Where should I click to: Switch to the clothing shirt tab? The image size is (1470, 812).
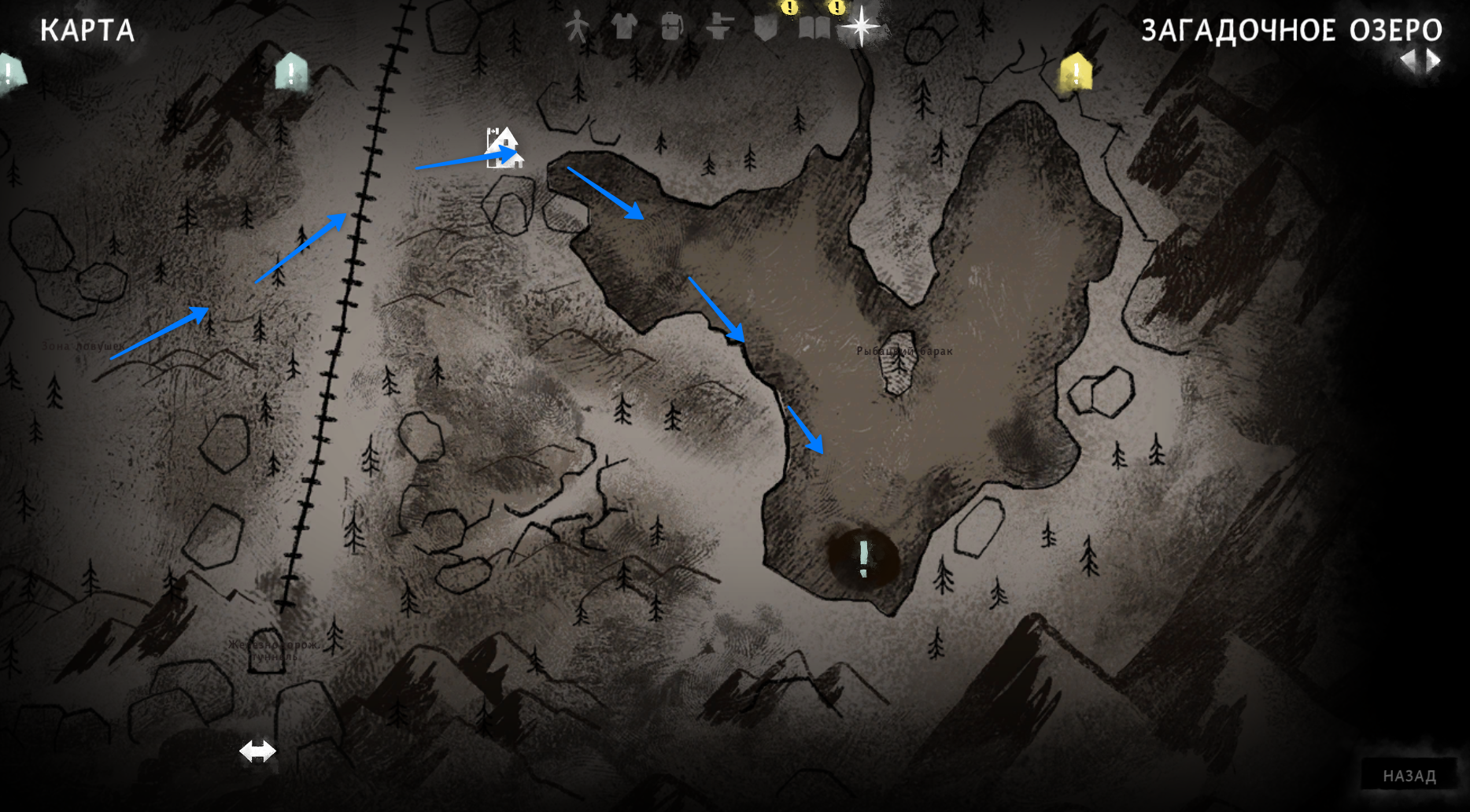[624, 27]
